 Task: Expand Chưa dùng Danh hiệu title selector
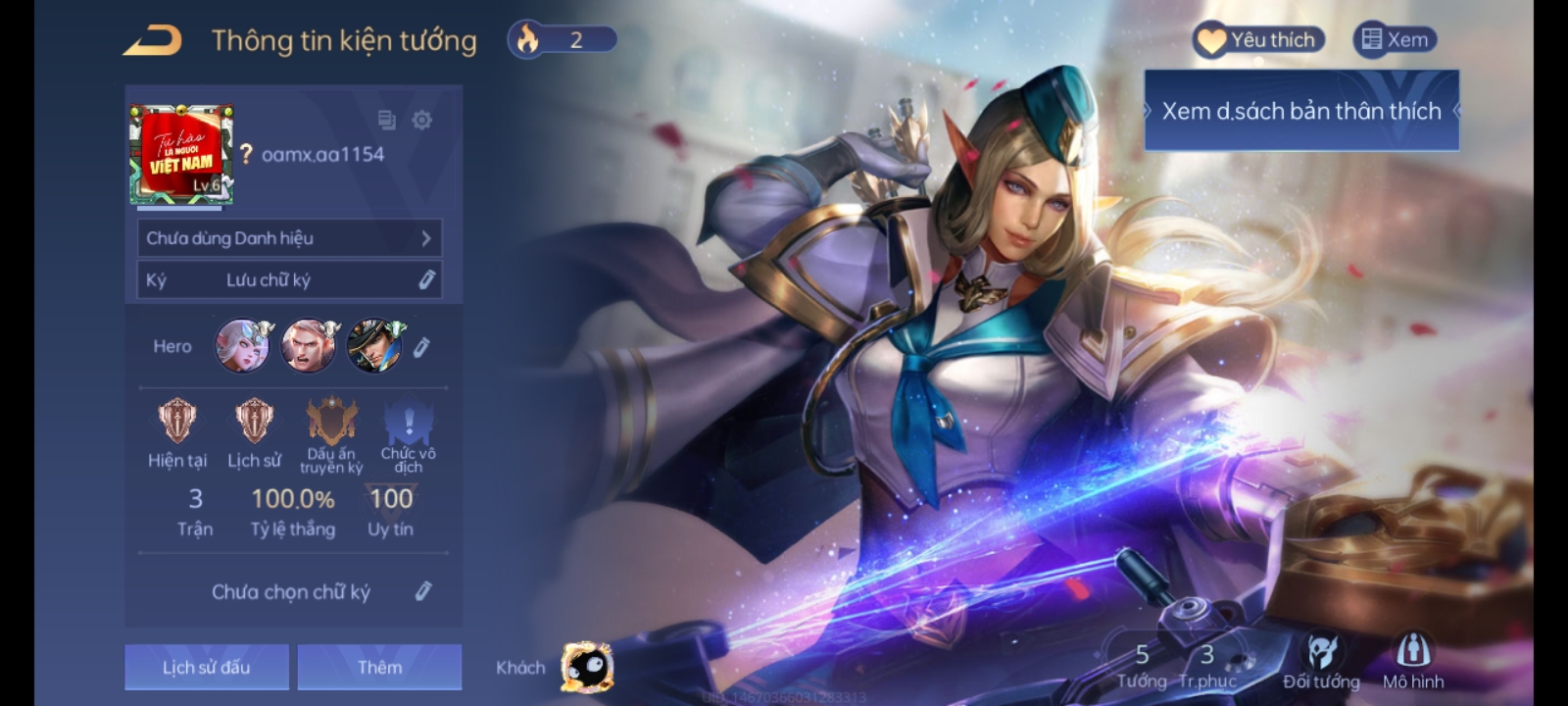pyautogui.click(x=289, y=237)
